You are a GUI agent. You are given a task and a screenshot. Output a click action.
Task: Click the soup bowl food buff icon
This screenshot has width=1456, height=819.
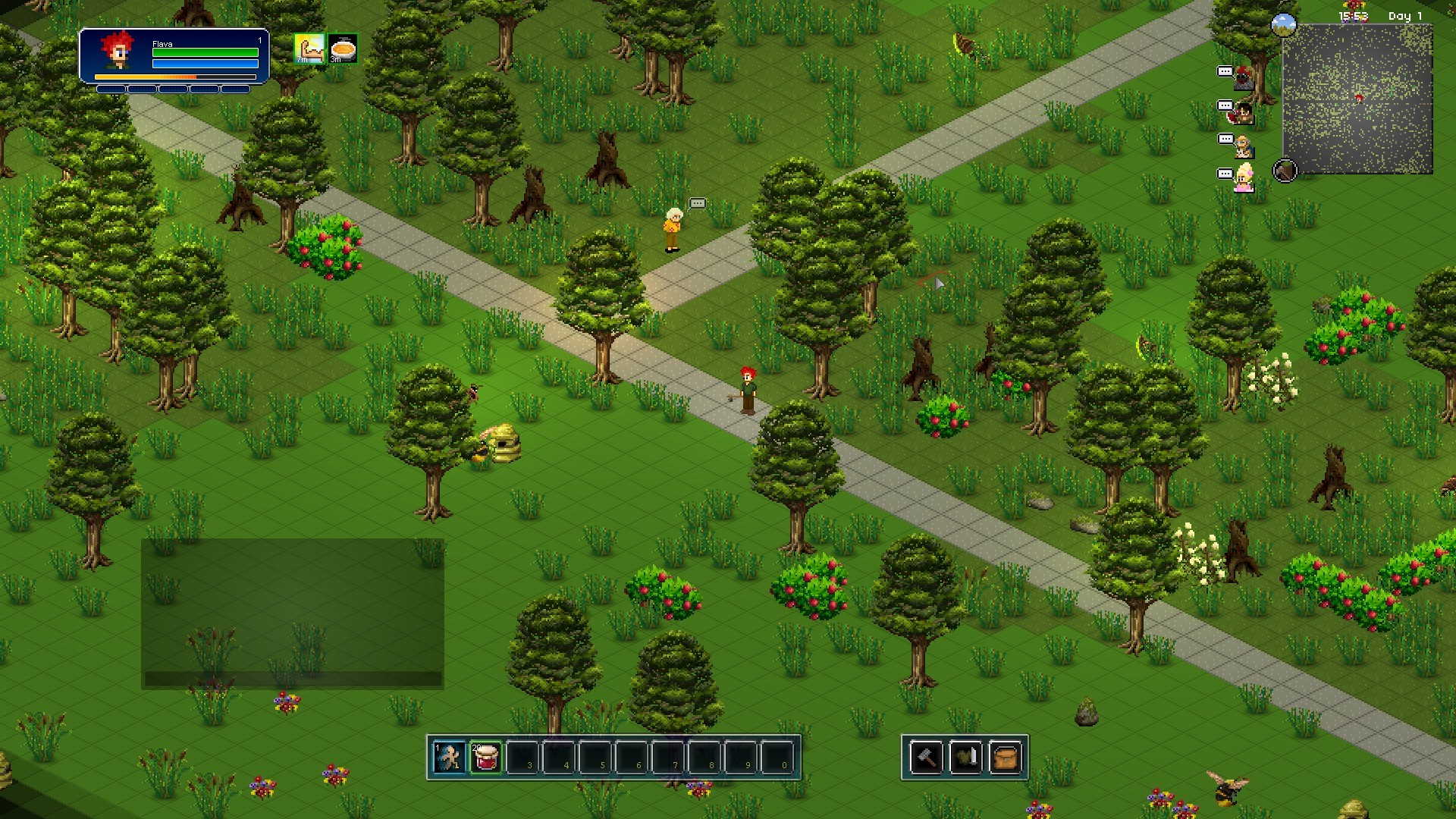click(343, 49)
